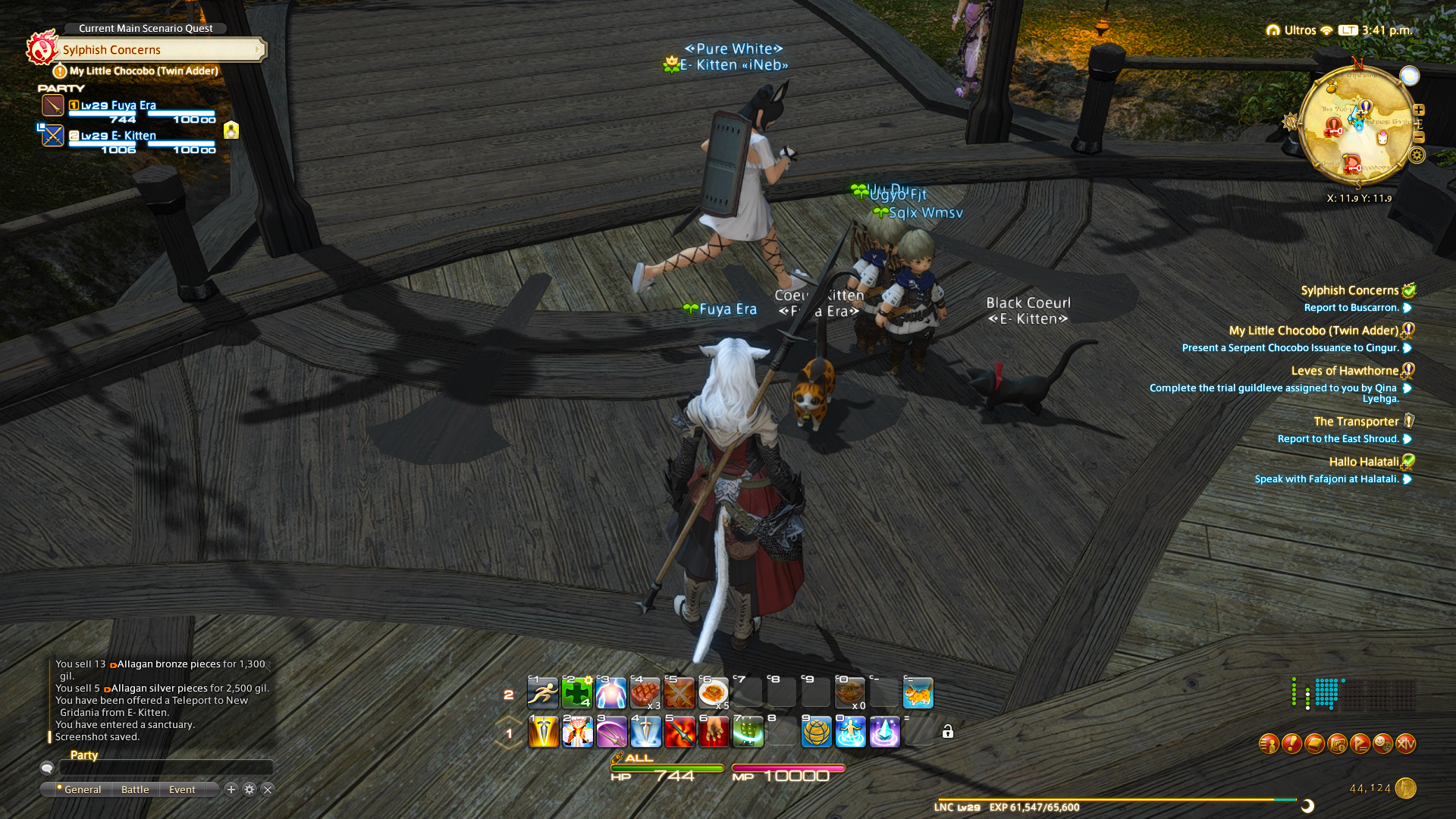
Task: Select The Transporter quest in the tracker
Action: pyautogui.click(x=1356, y=422)
